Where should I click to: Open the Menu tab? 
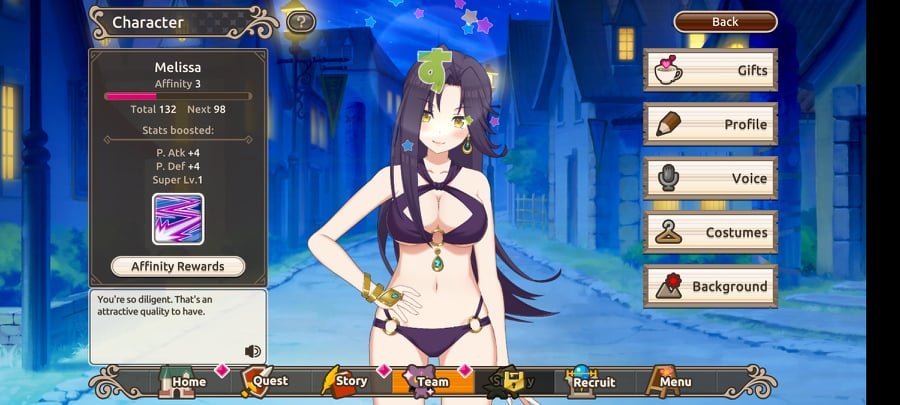[x=669, y=381]
